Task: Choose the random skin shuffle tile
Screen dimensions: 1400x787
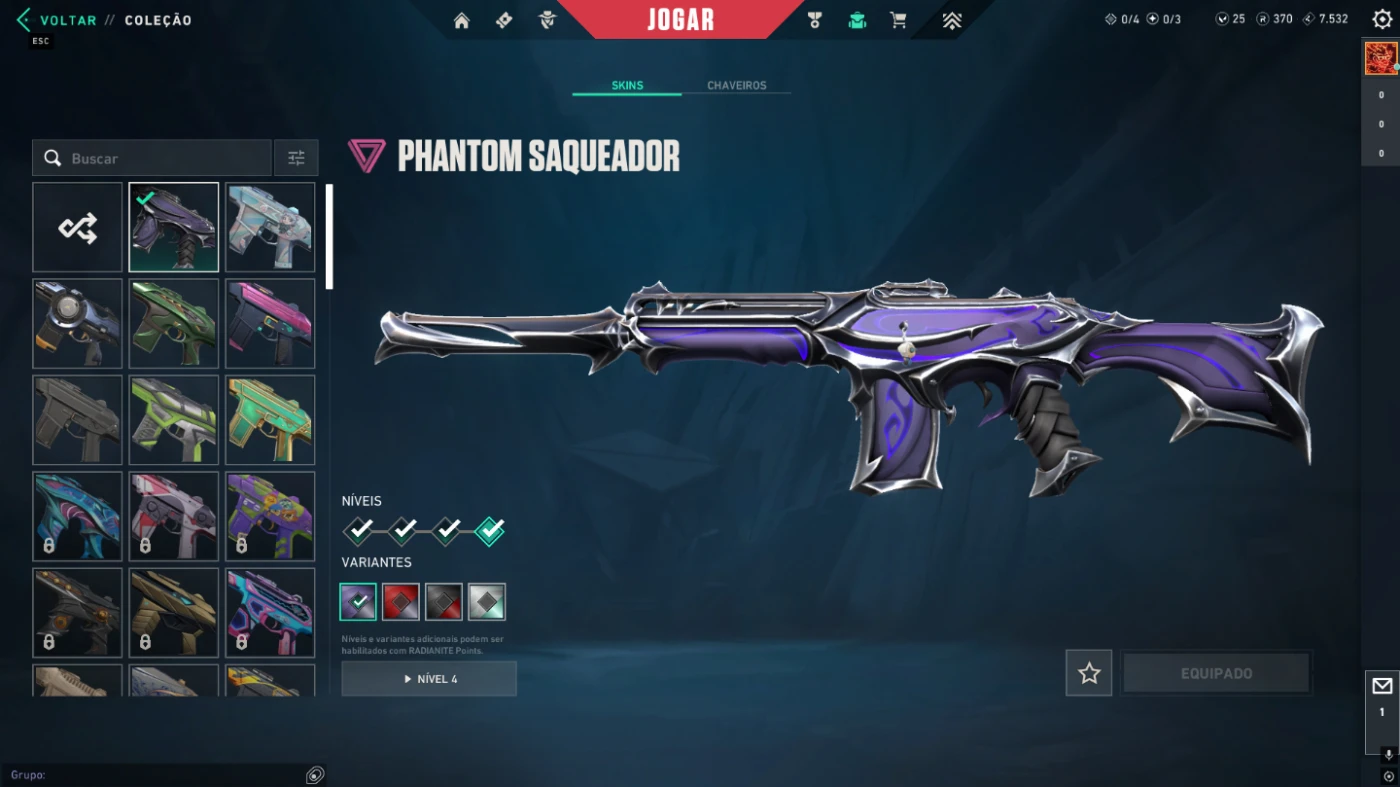Action: (x=78, y=228)
